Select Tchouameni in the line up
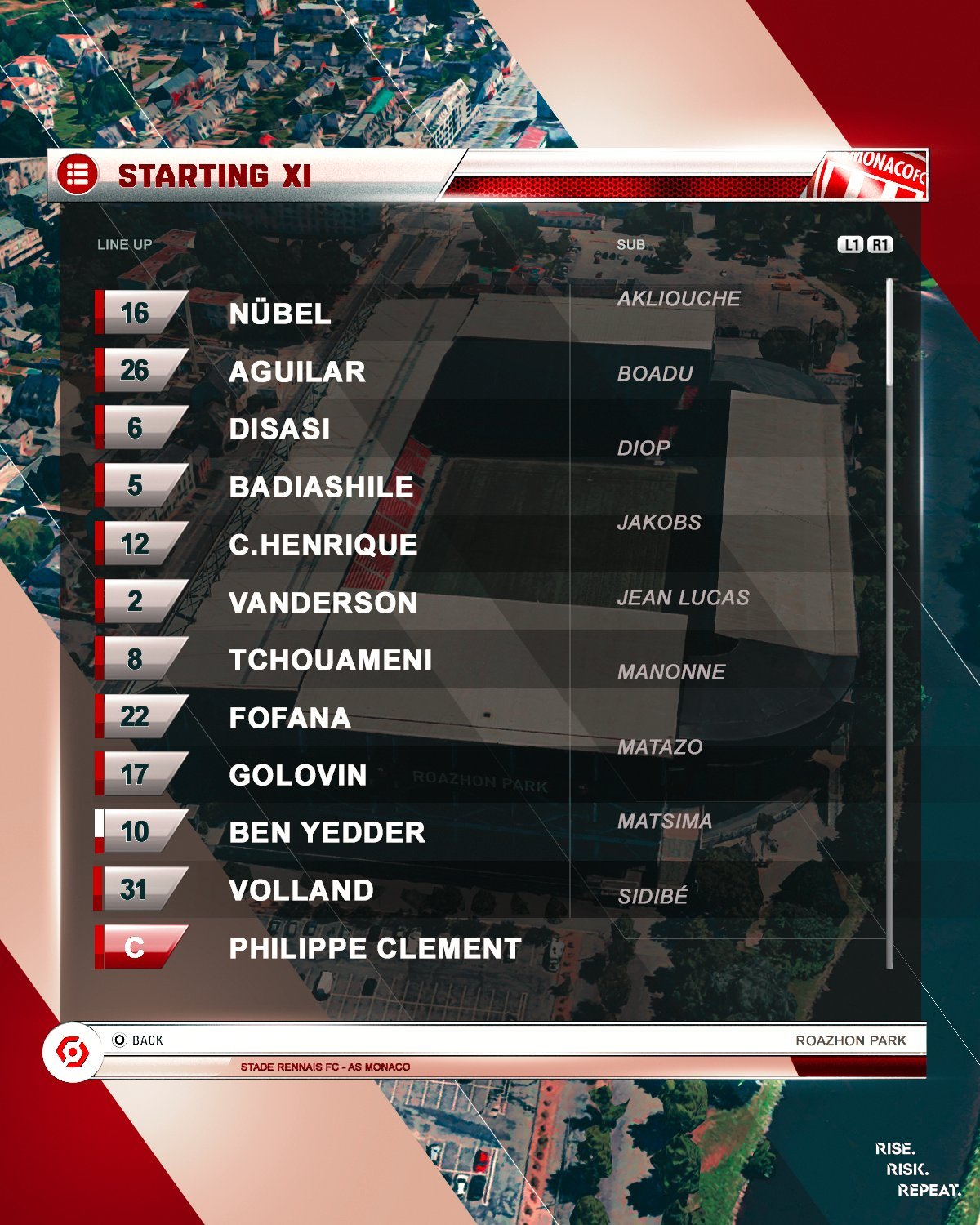 (x=330, y=660)
